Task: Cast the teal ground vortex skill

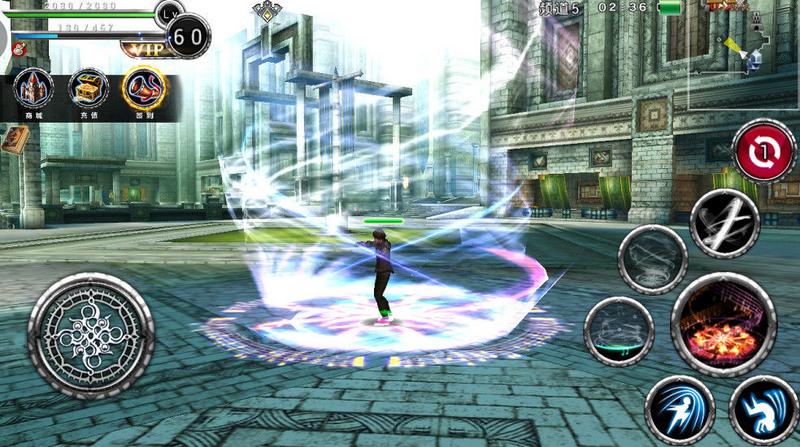Action: [x=618, y=330]
